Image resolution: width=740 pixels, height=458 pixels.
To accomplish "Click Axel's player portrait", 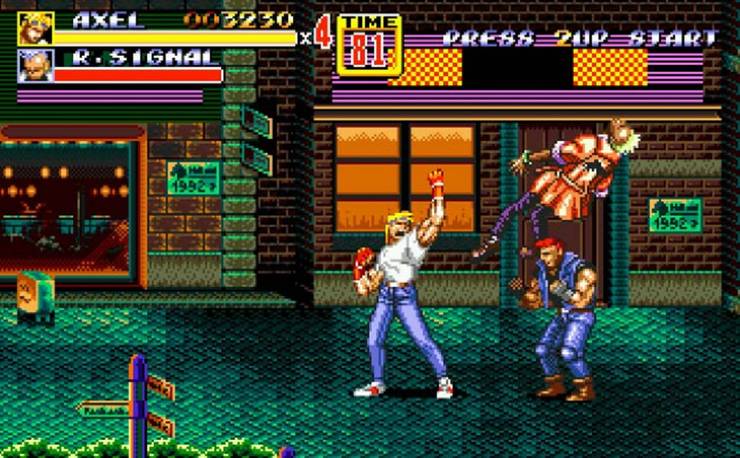I will [x=35, y=28].
